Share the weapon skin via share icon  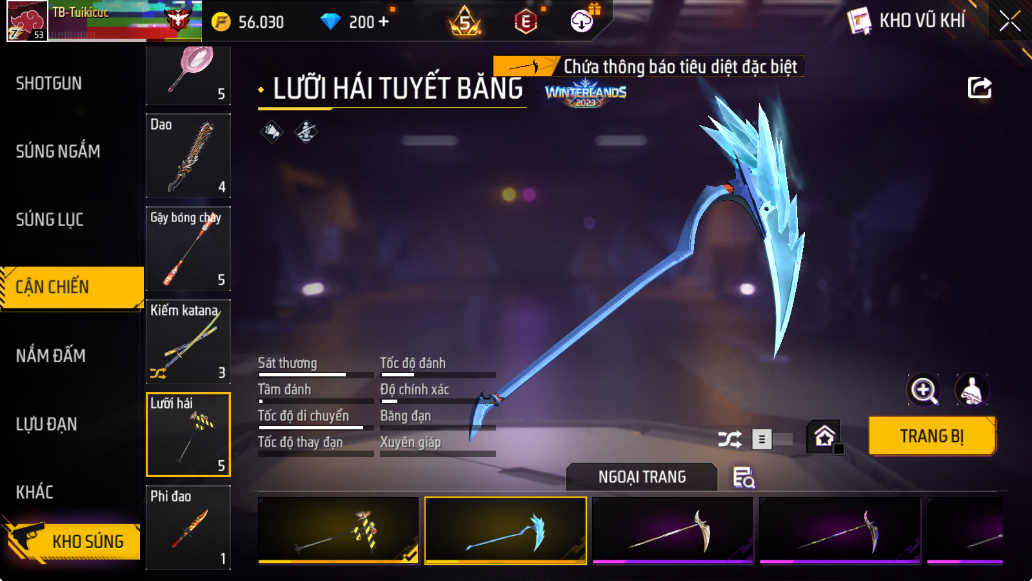click(x=980, y=88)
